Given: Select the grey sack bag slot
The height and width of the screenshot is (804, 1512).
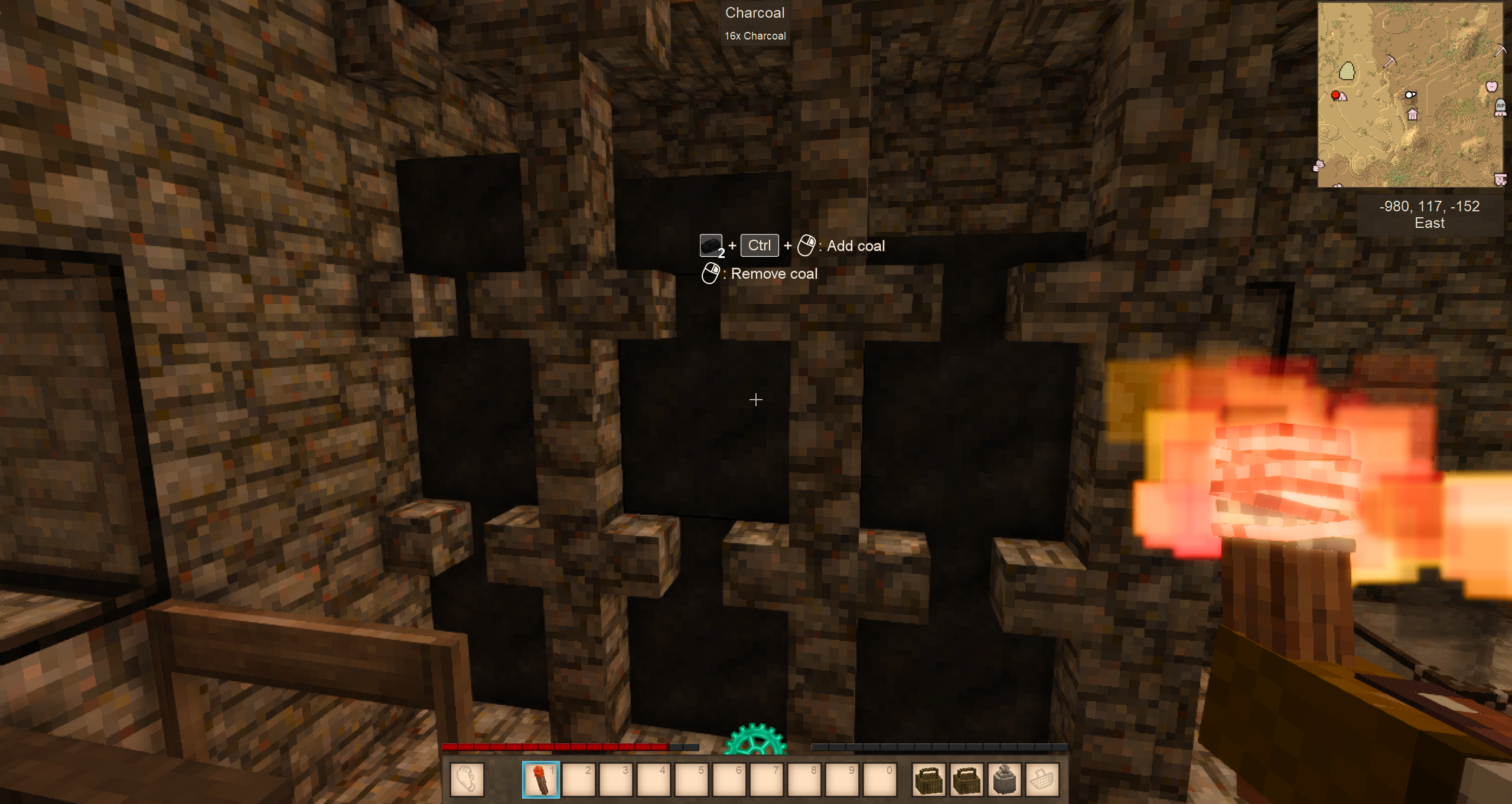Looking at the screenshot, I should pos(1004,779).
